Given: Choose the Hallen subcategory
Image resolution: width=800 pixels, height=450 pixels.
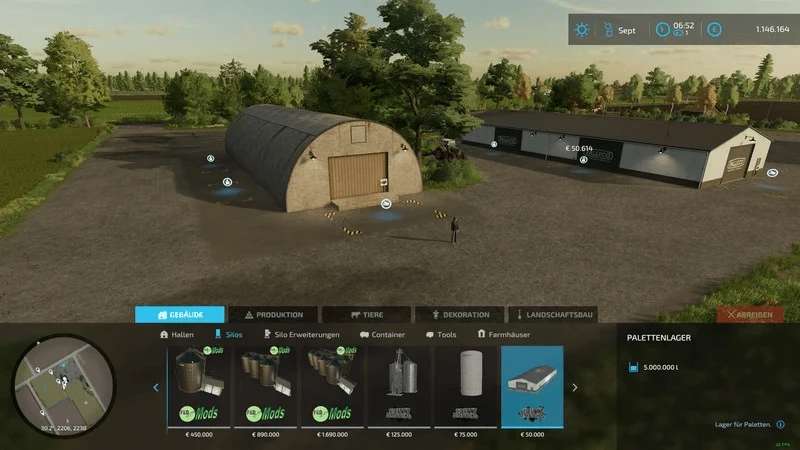Looking at the screenshot, I should coord(177,335).
